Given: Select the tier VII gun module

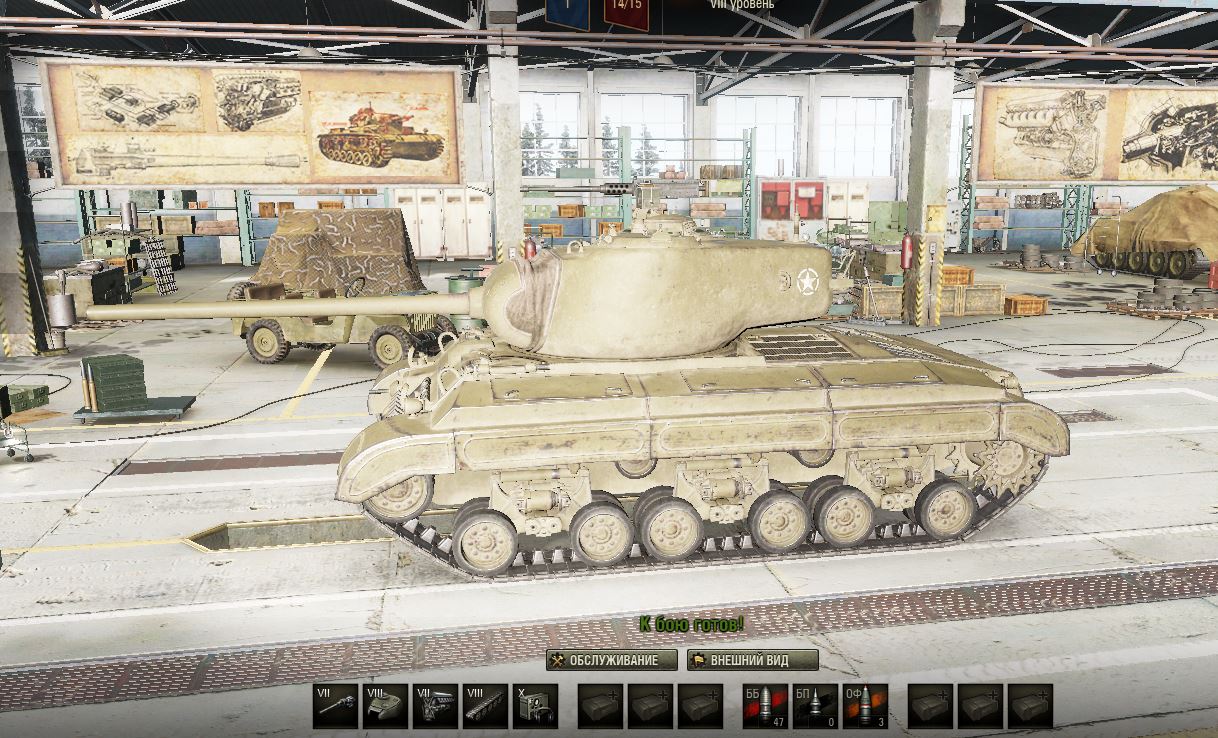Looking at the screenshot, I should [x=335, y=706].
